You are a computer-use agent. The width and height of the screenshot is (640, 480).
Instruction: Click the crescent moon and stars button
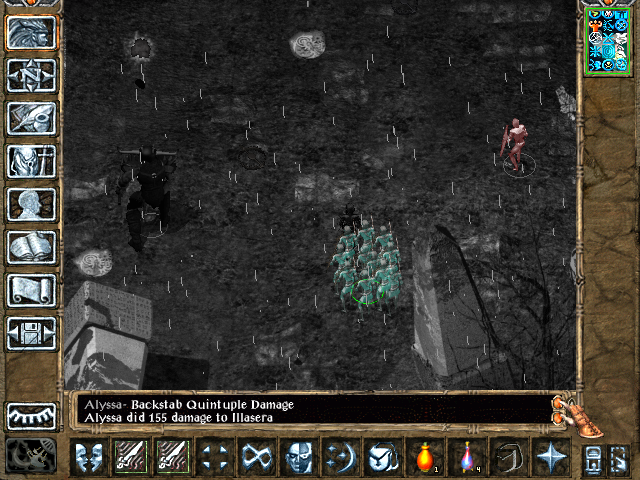(x=340, y=458)
